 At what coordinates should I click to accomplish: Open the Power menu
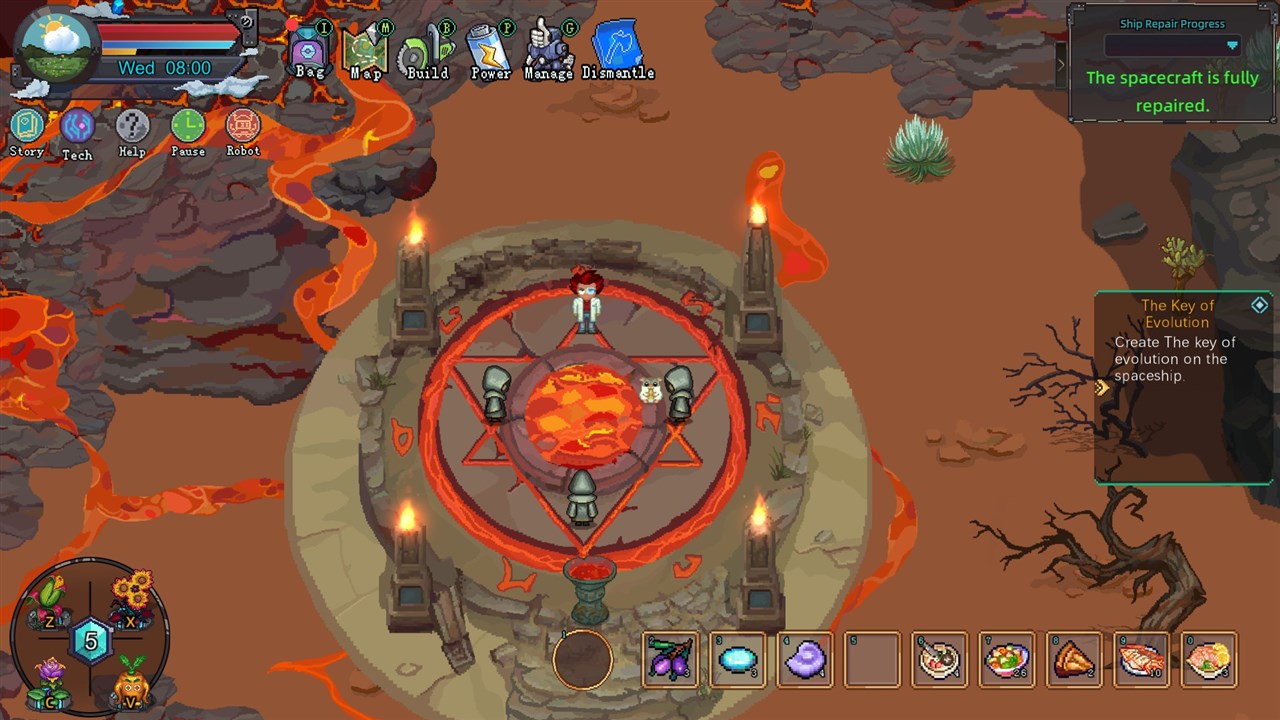[490, 50]
